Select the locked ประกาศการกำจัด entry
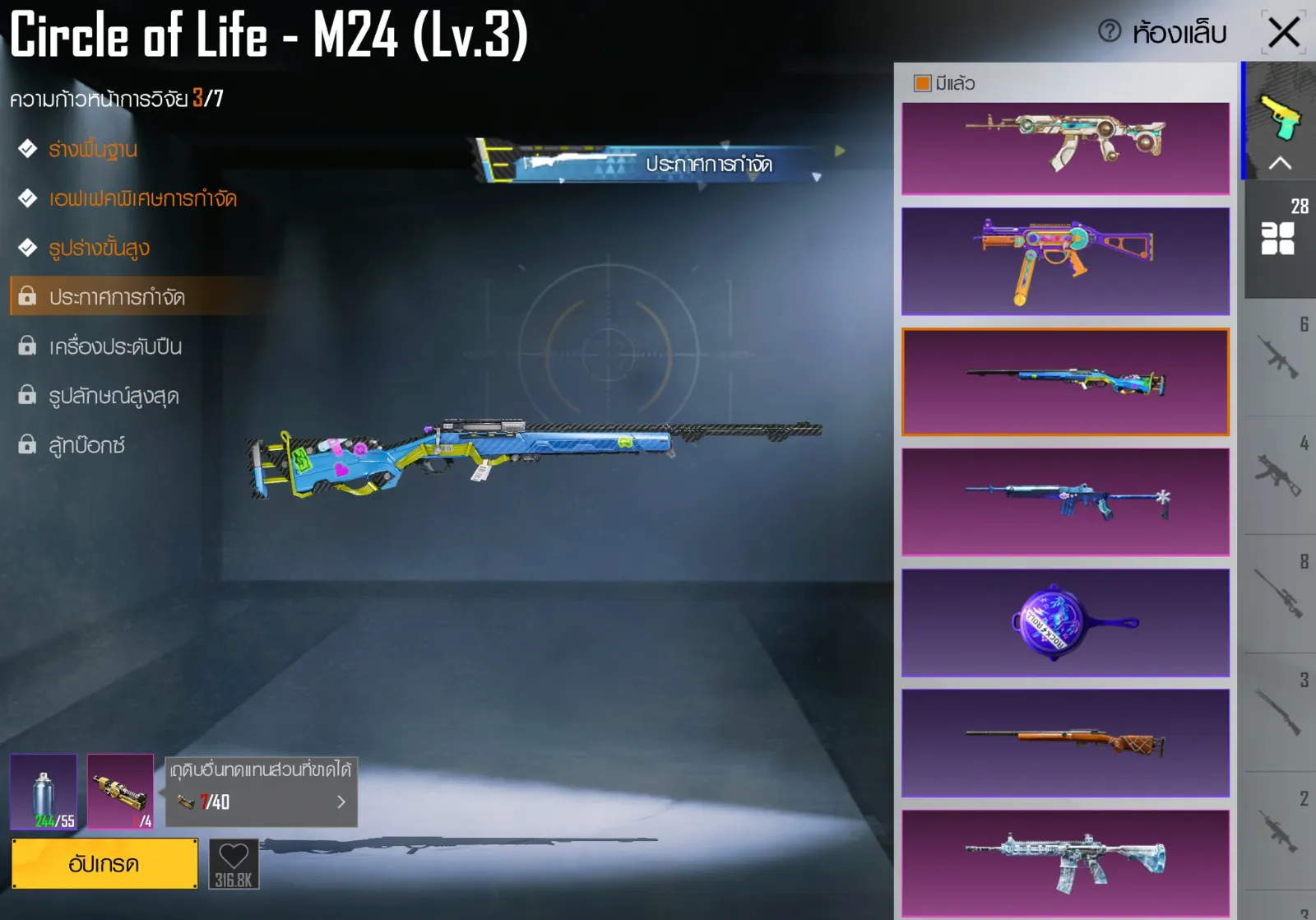Viewport: 1316px width, 920px height. point(117,297)
